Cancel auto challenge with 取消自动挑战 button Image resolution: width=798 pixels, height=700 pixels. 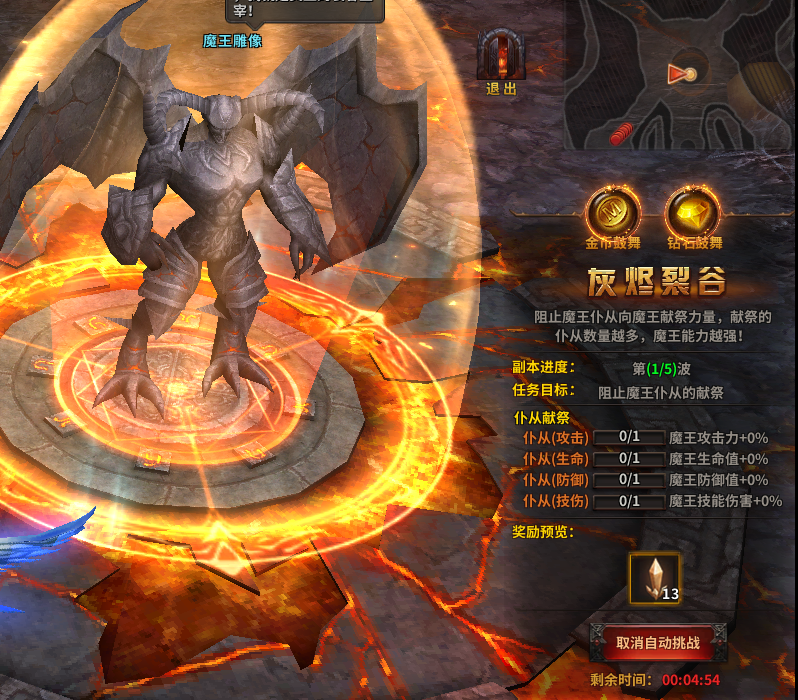click(656, 642)
